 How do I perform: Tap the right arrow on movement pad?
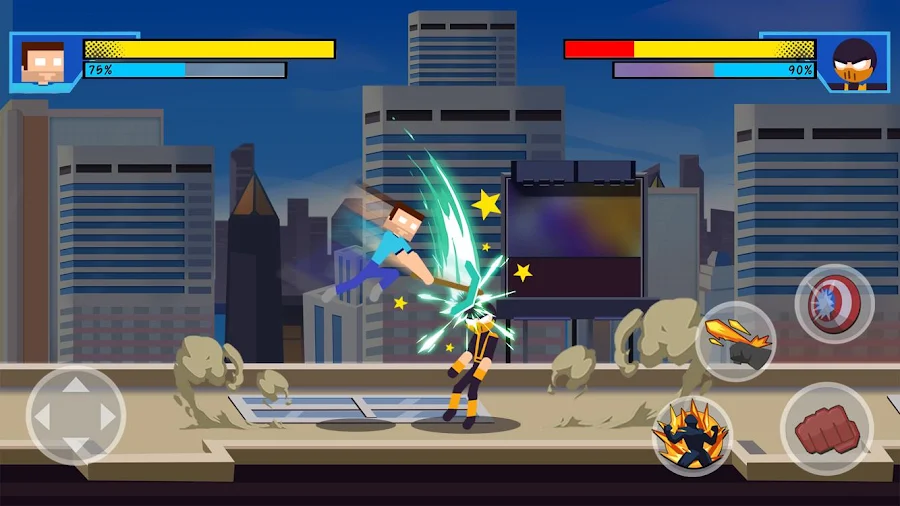pos(104,415)
